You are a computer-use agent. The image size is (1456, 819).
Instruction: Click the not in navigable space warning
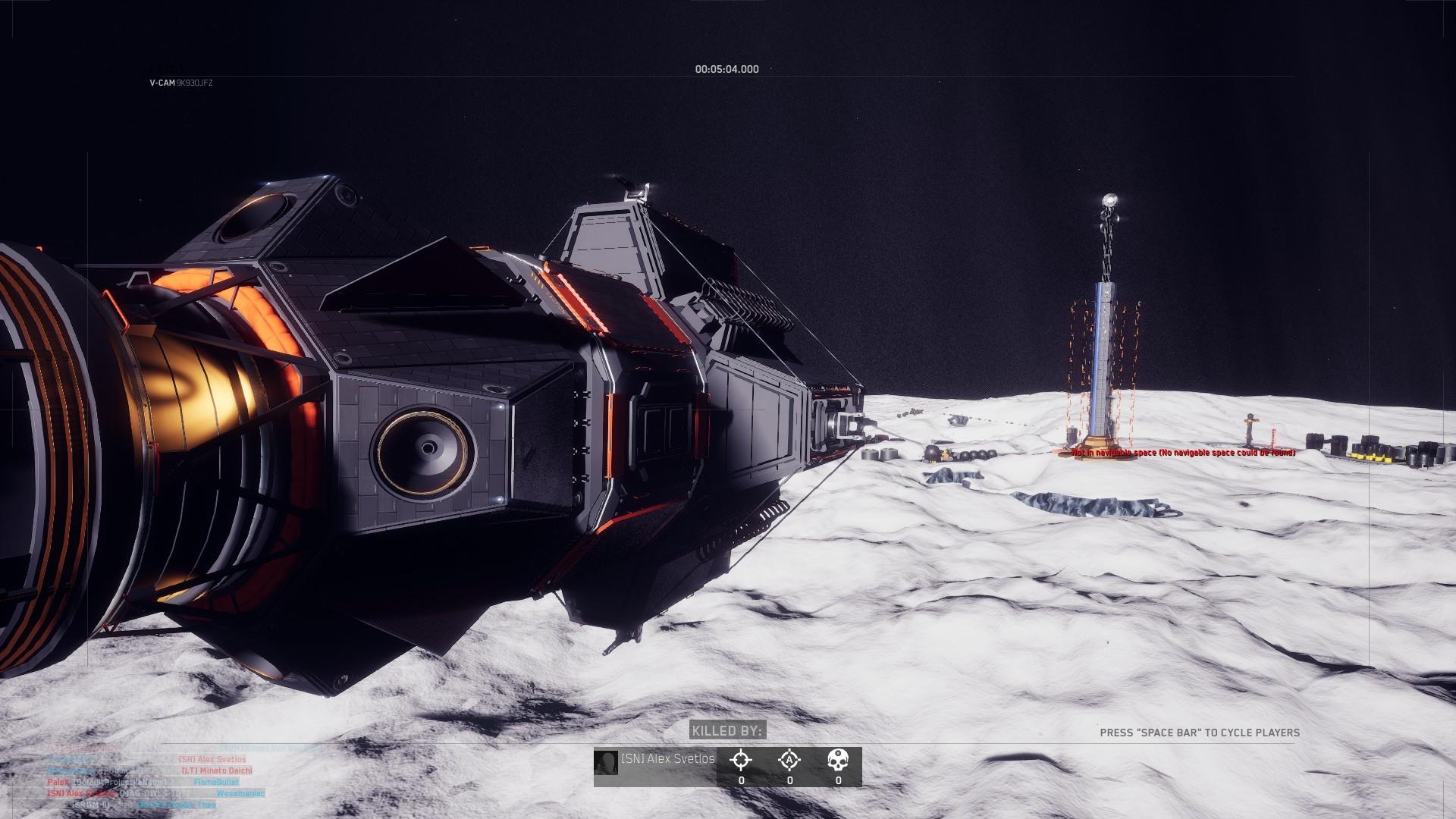pyautogui.click(x=1183, y=452)
